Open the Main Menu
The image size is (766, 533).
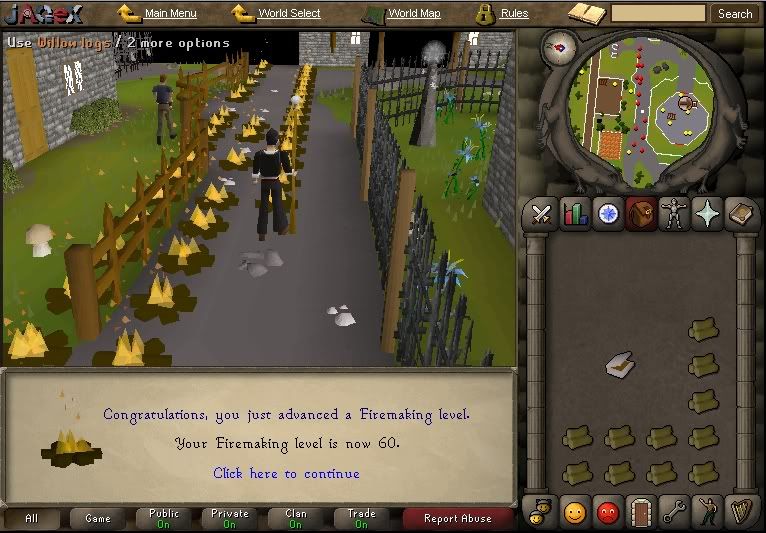pos(169,14)
